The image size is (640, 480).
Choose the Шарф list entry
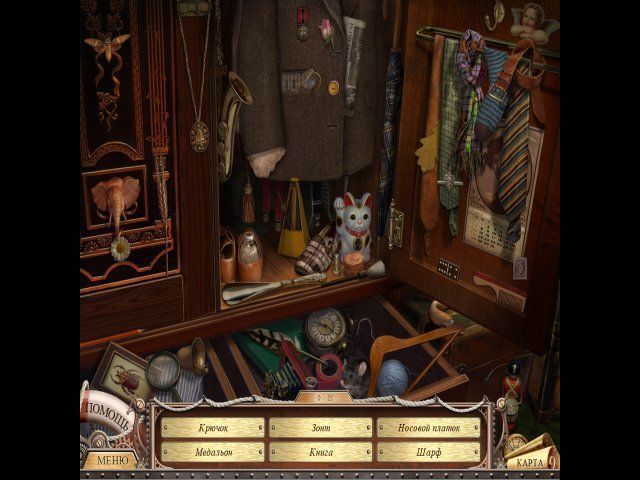point(428,452)
